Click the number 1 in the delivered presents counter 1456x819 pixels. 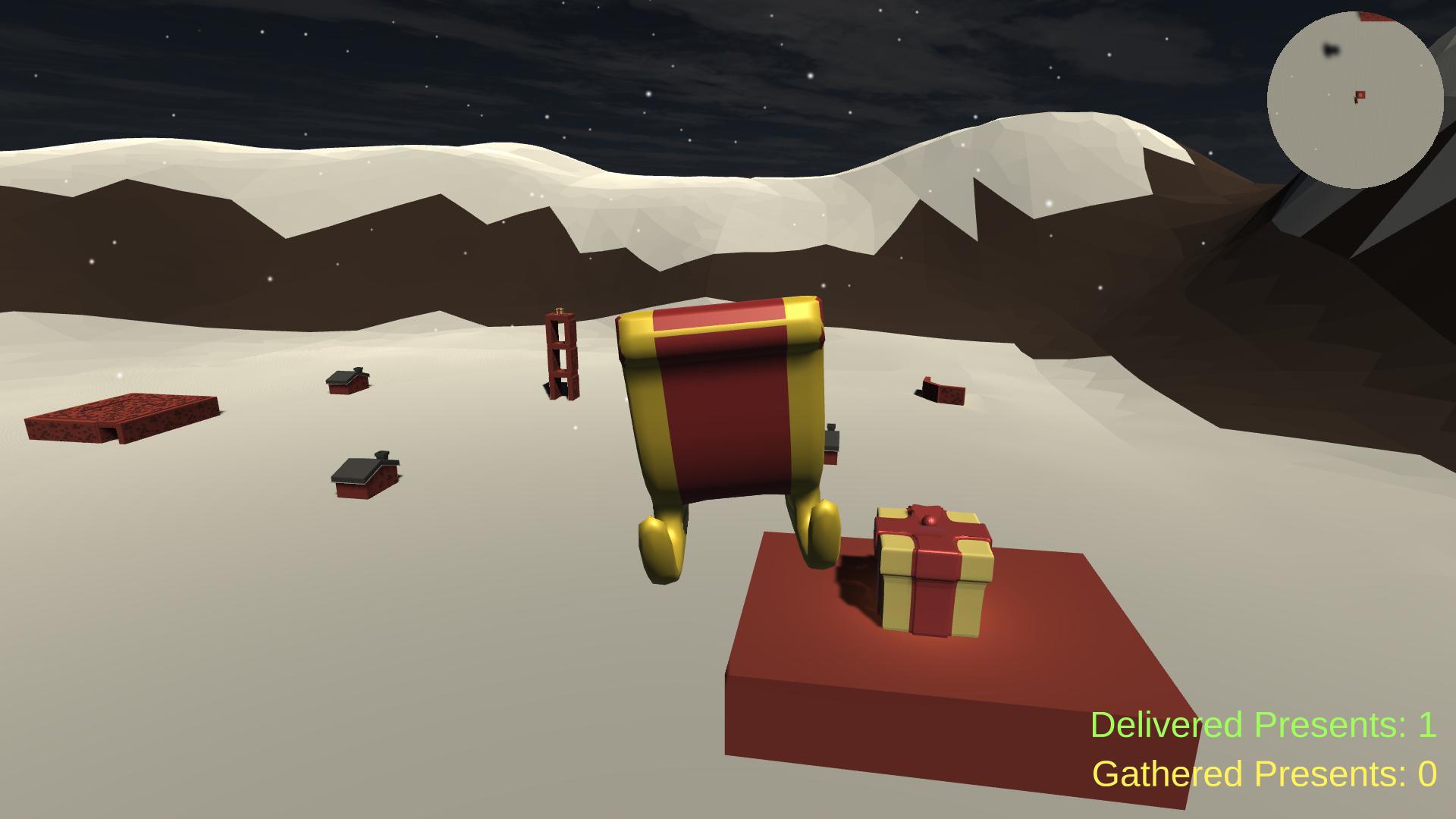tap(1429, 726)
